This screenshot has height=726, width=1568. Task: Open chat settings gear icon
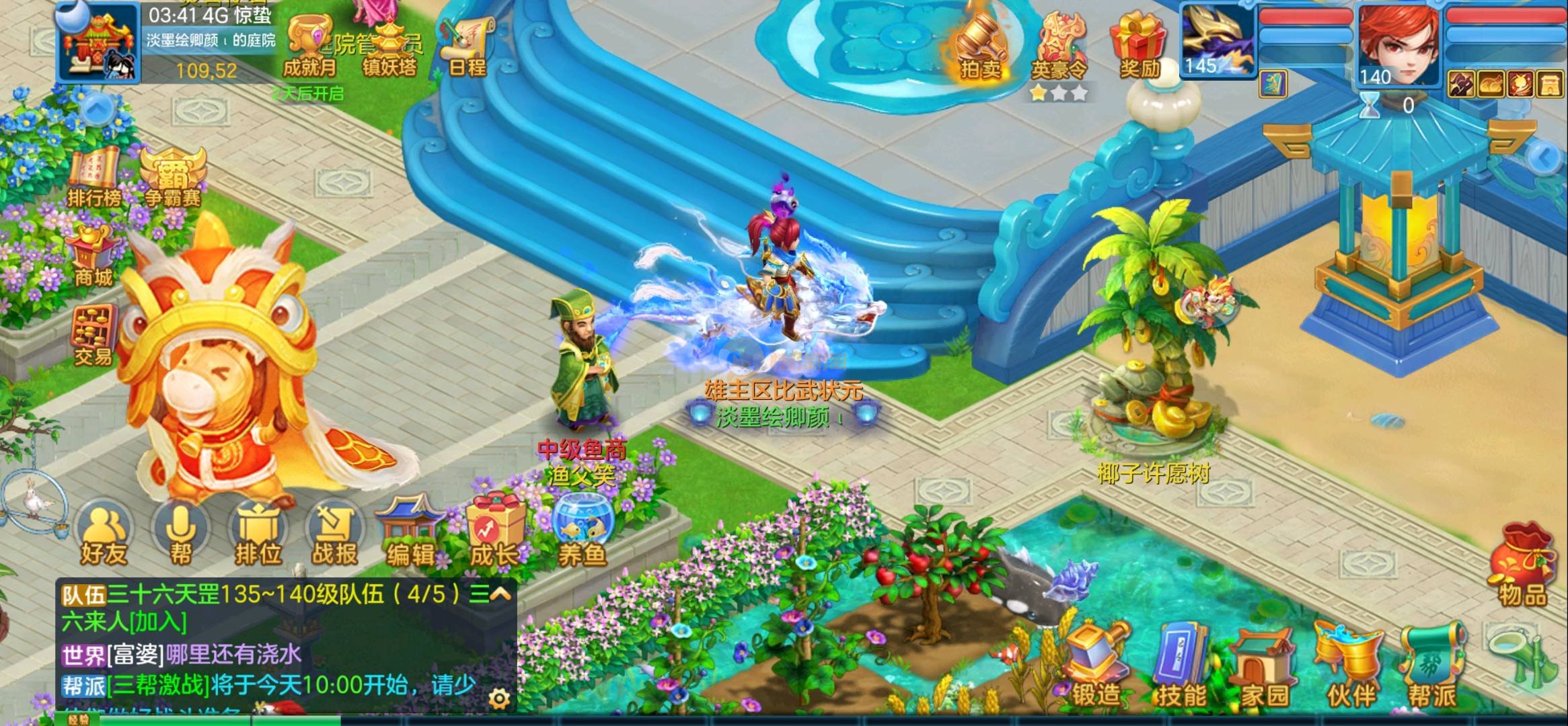coord(499,699)
